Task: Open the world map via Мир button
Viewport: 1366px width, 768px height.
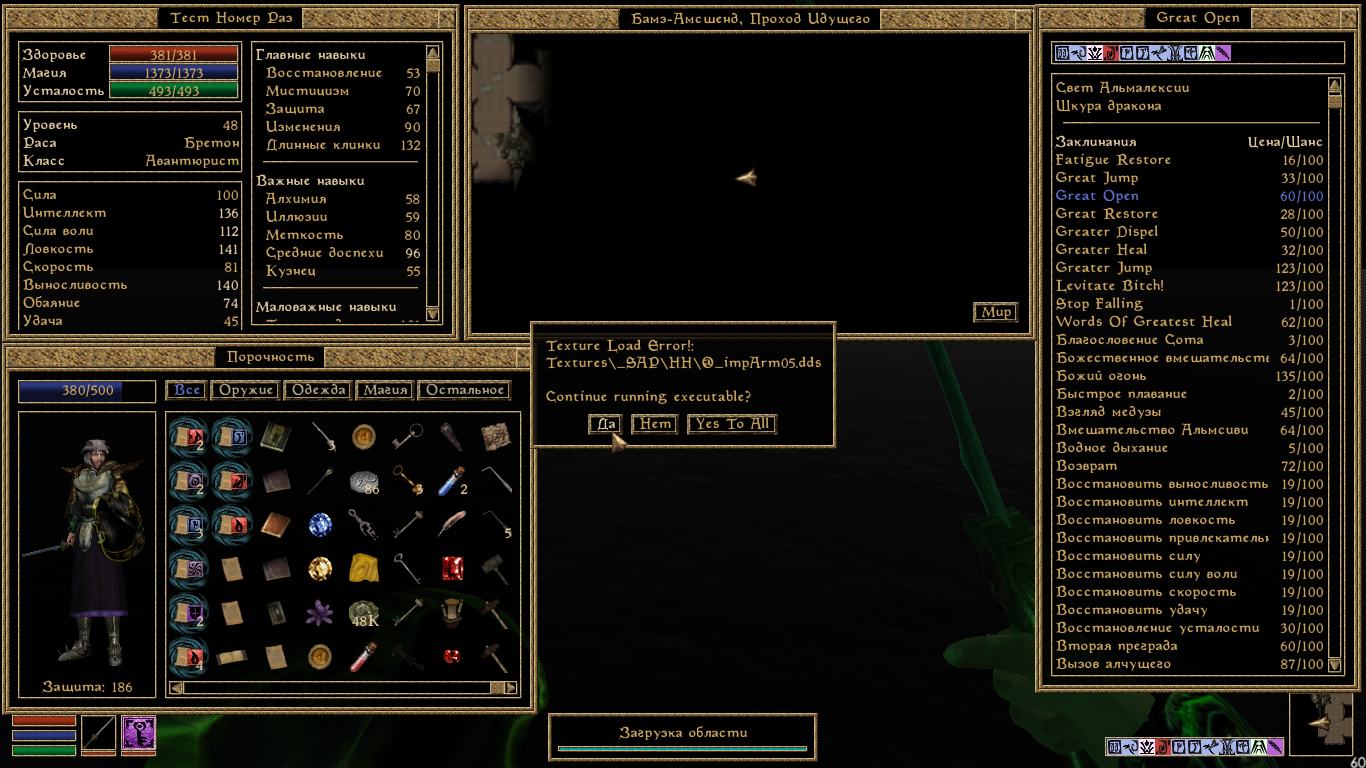Action: (x=995, y=312)
